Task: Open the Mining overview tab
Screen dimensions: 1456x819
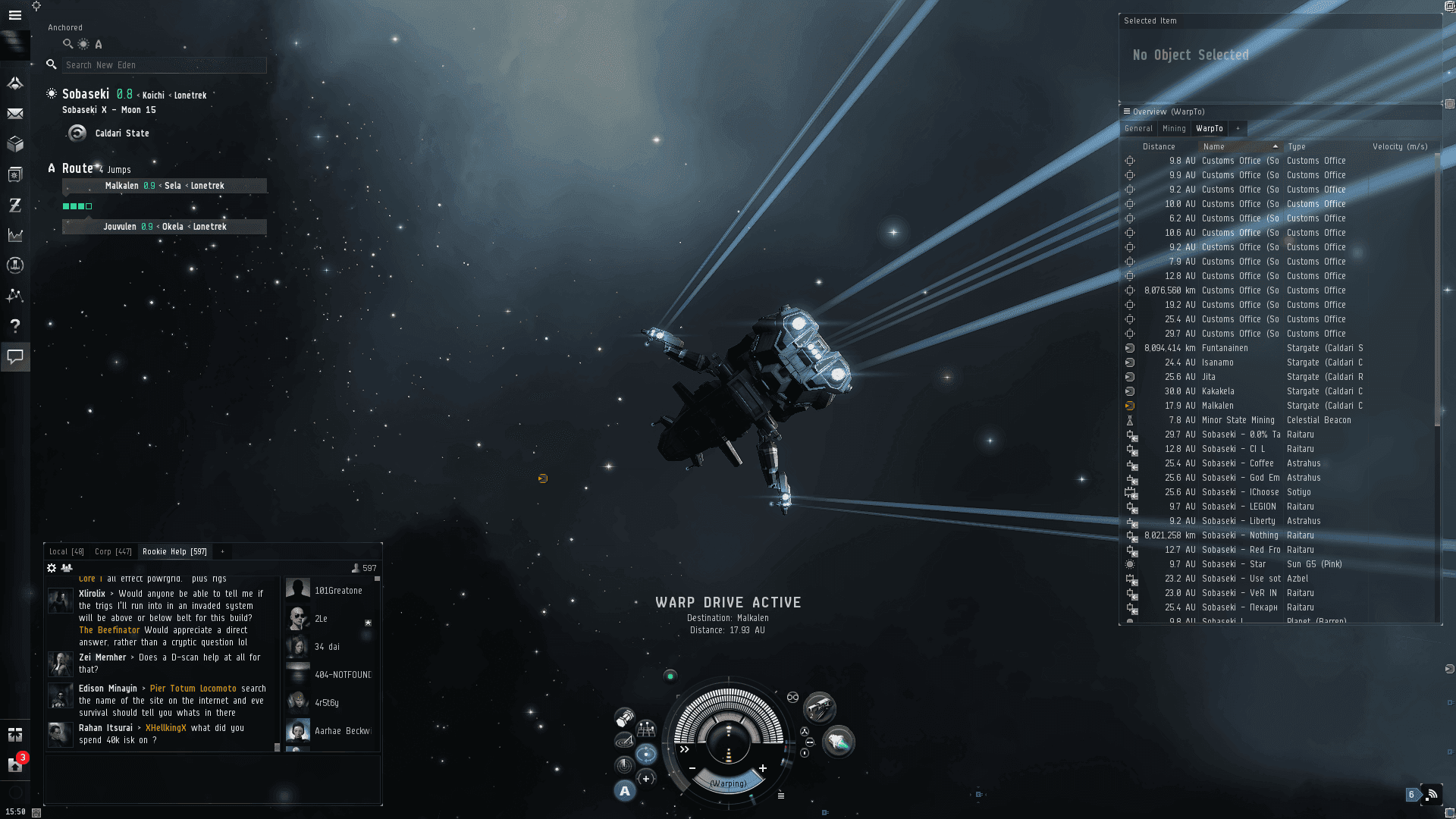Action: click(x=1174, y=129)
